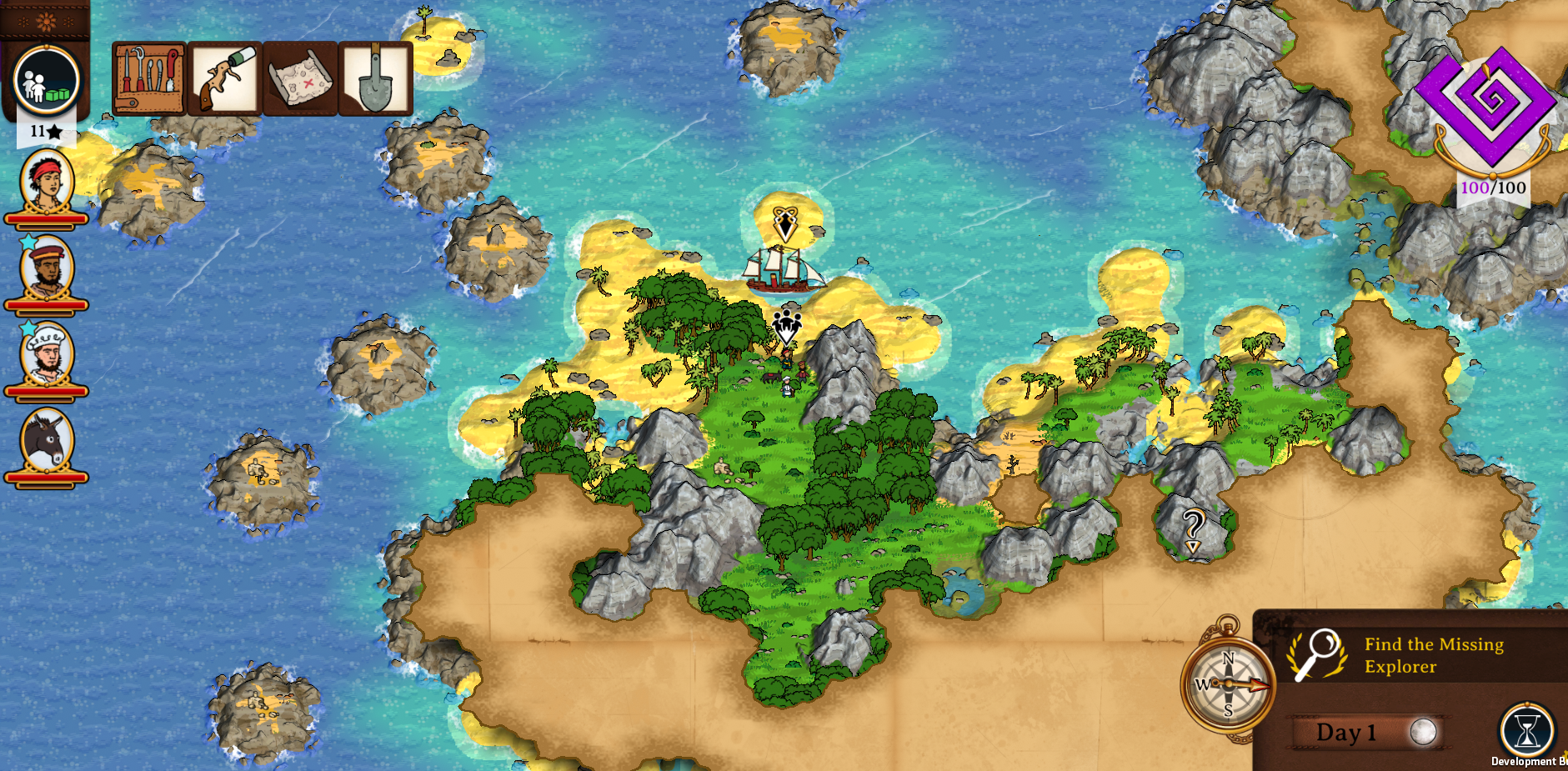Image resolution: width=1568 pixels, height=771 pixels.
Task: Select the red bandana woman portrait
Action: (47, 182)
